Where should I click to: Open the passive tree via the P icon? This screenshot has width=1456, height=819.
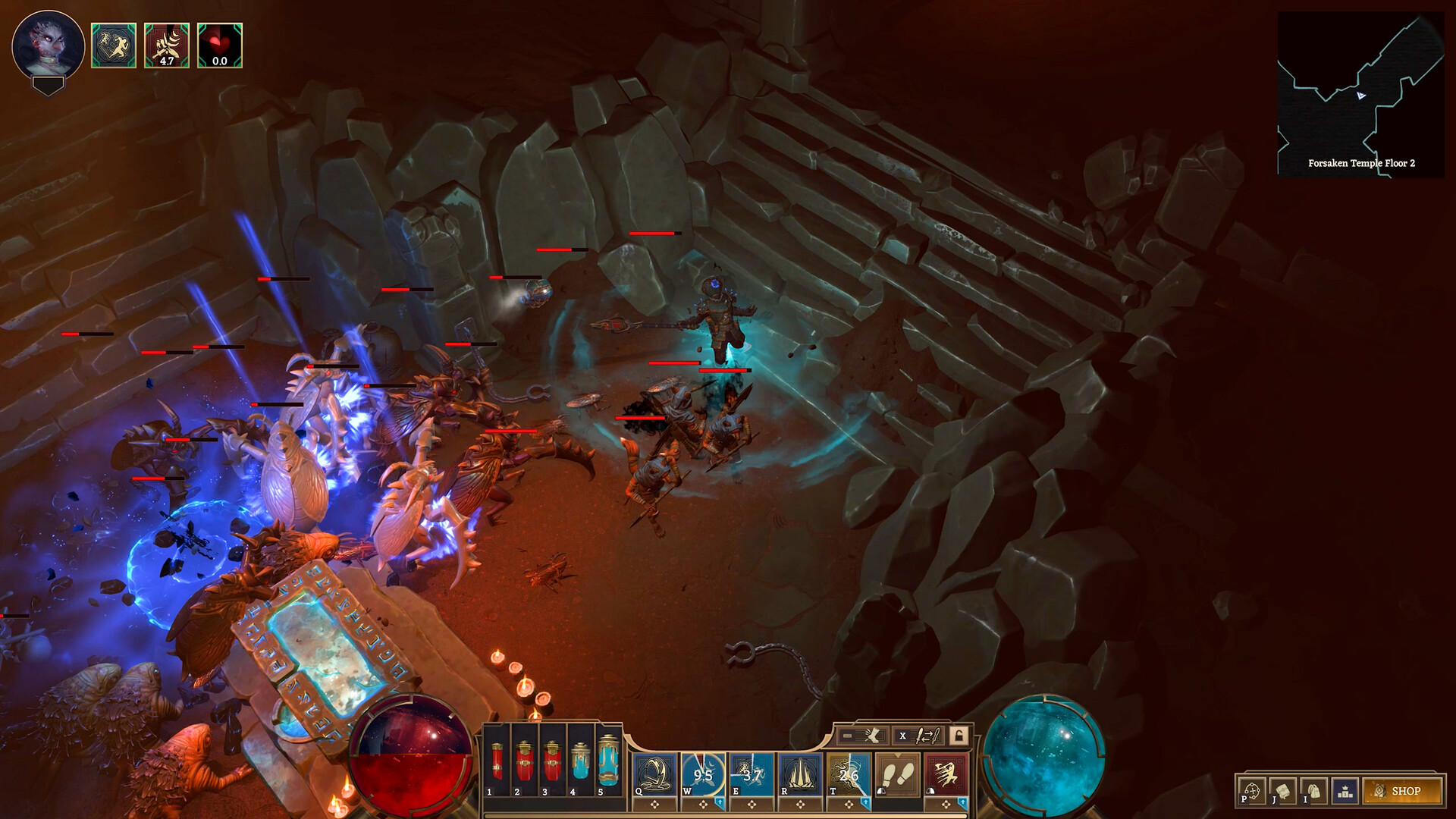click(1253, 789)
